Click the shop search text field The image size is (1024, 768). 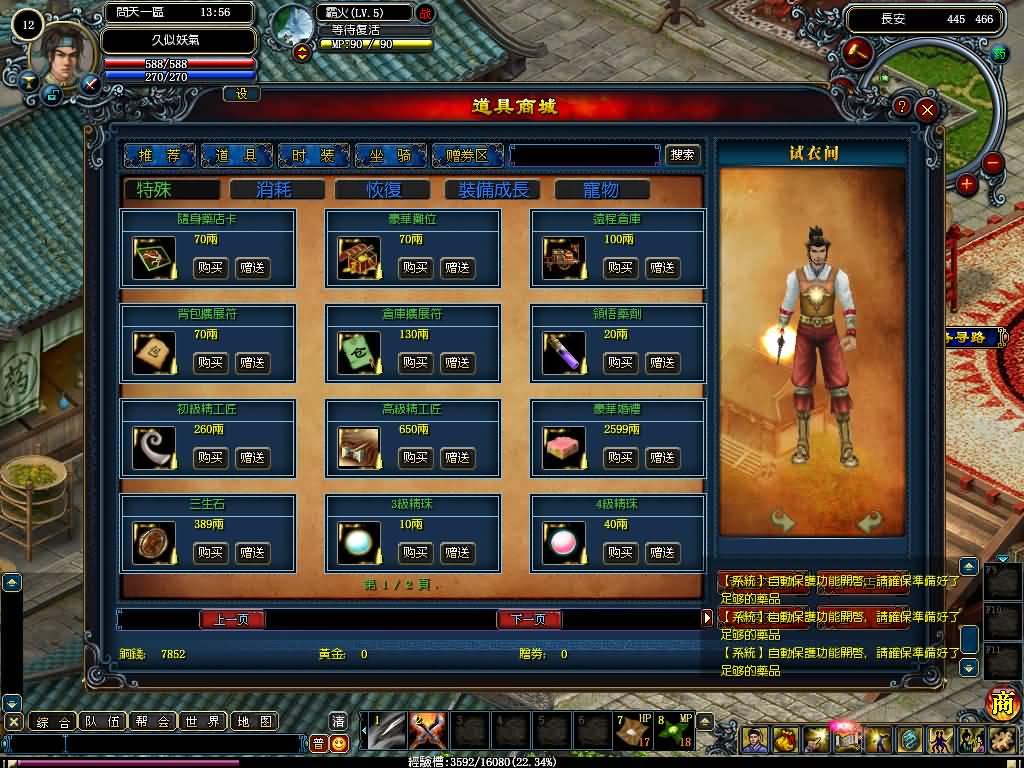585,155
